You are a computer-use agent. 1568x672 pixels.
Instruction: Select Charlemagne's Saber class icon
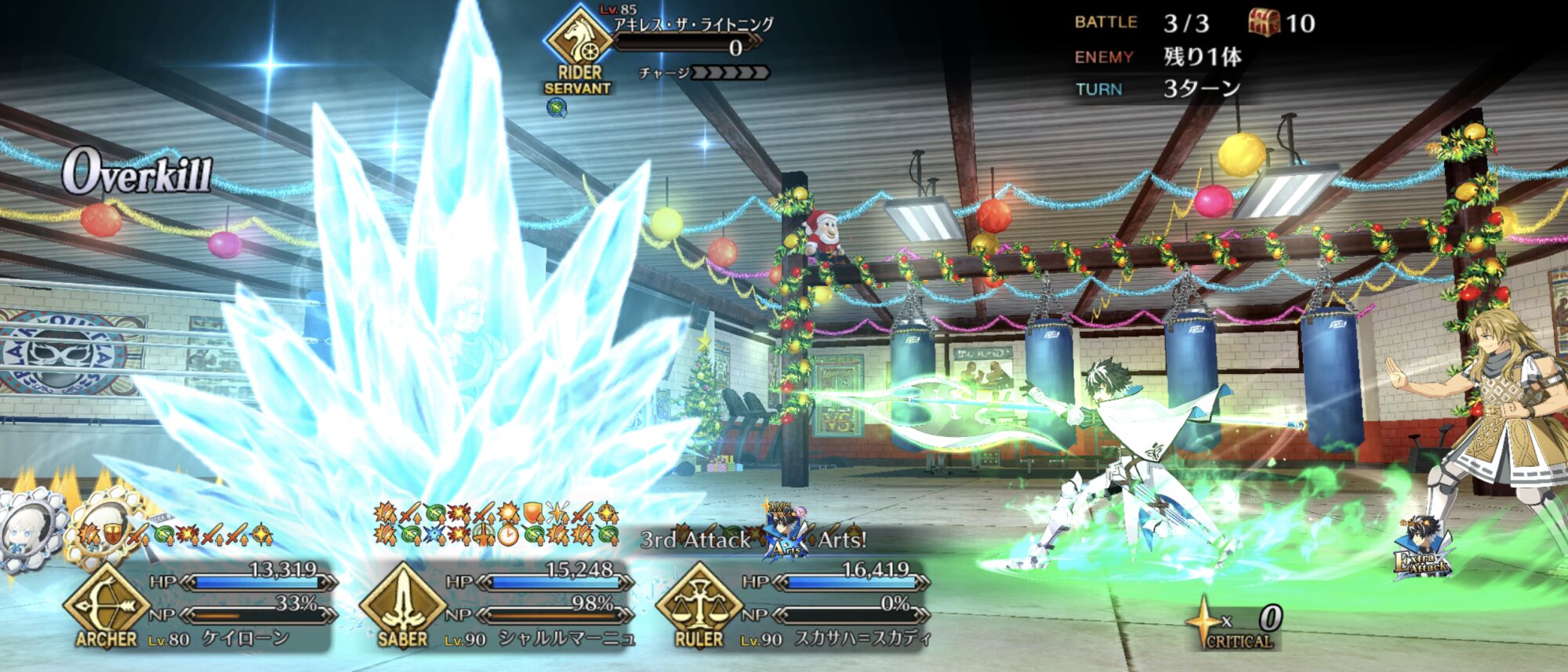tap(402, 605)
